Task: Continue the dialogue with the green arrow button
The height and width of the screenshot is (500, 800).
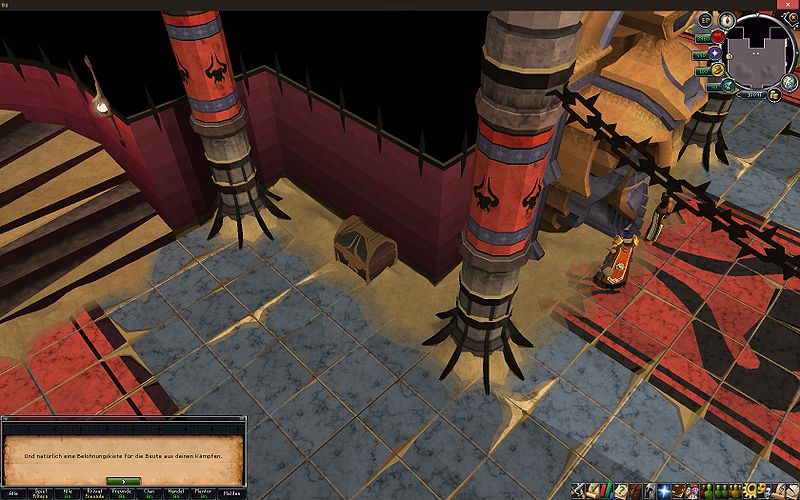Action: [122, 481]
